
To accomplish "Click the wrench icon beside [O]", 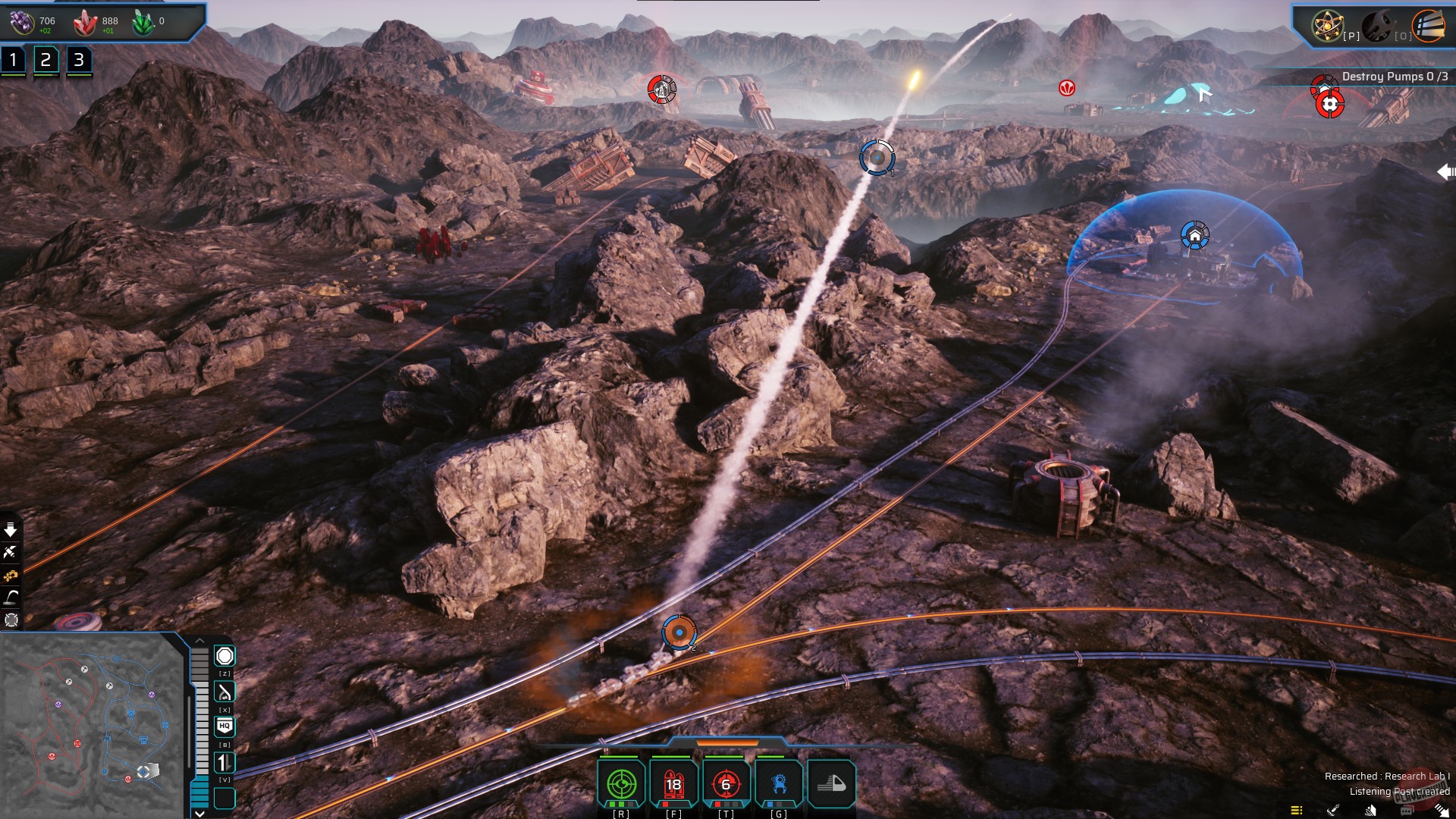I will [1379, 25].
